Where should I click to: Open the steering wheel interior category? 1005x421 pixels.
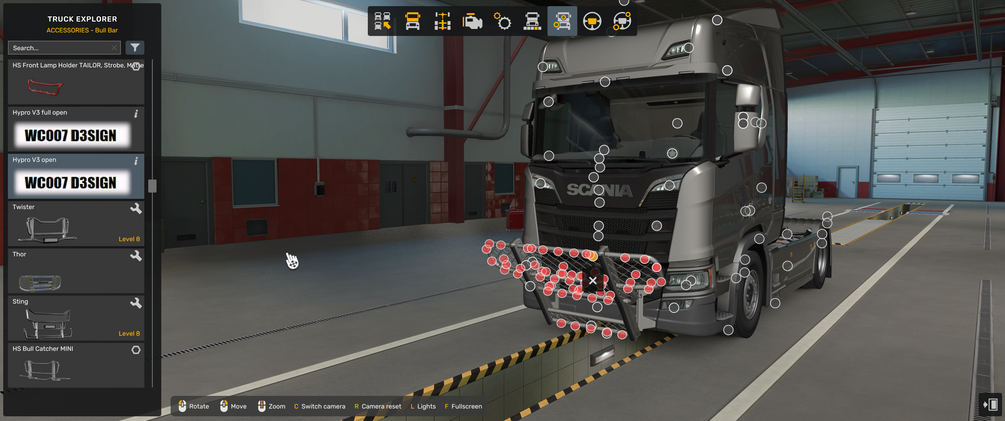[592, 21]
